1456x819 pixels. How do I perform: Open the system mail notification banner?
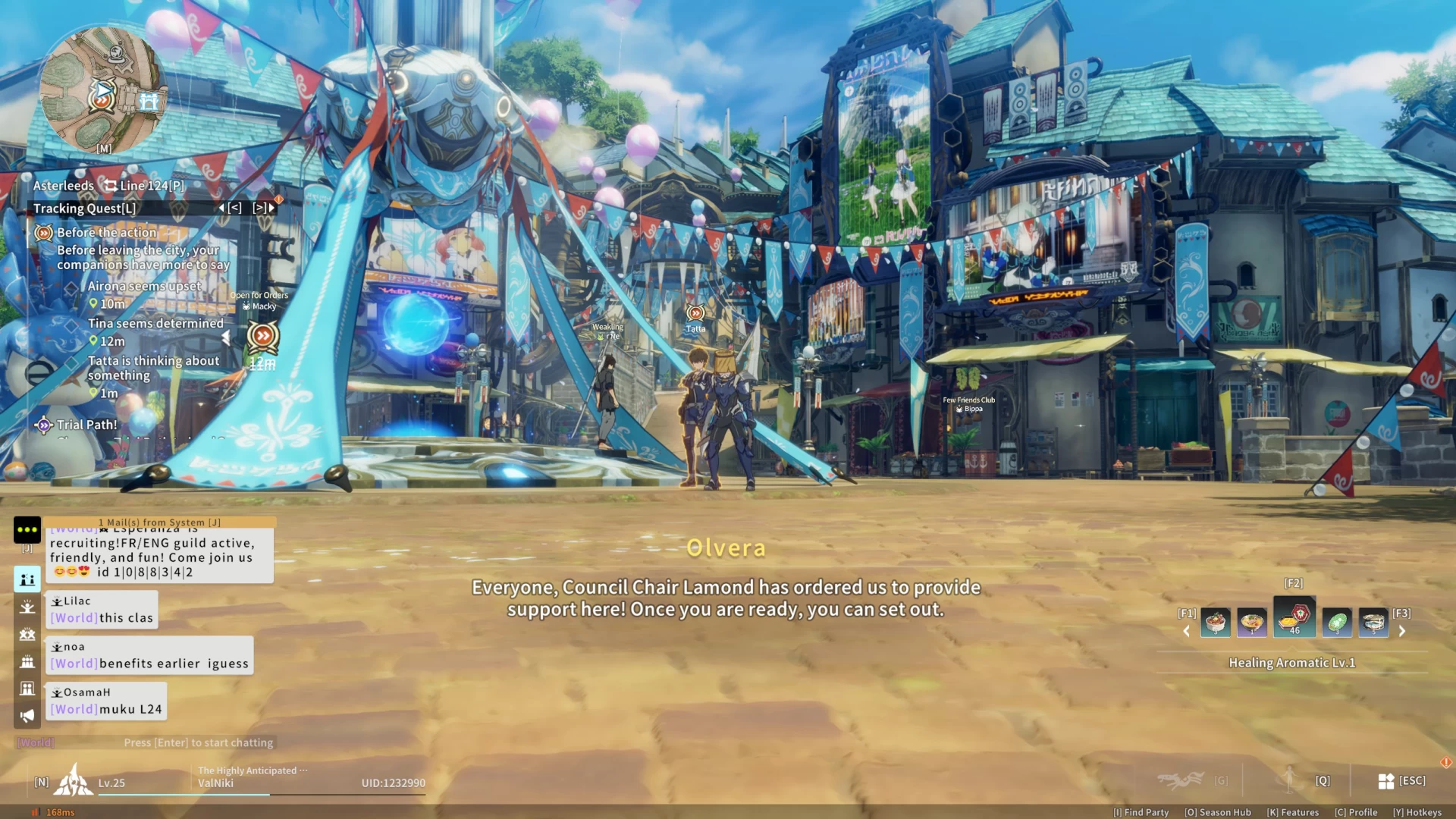click(159, 522)
